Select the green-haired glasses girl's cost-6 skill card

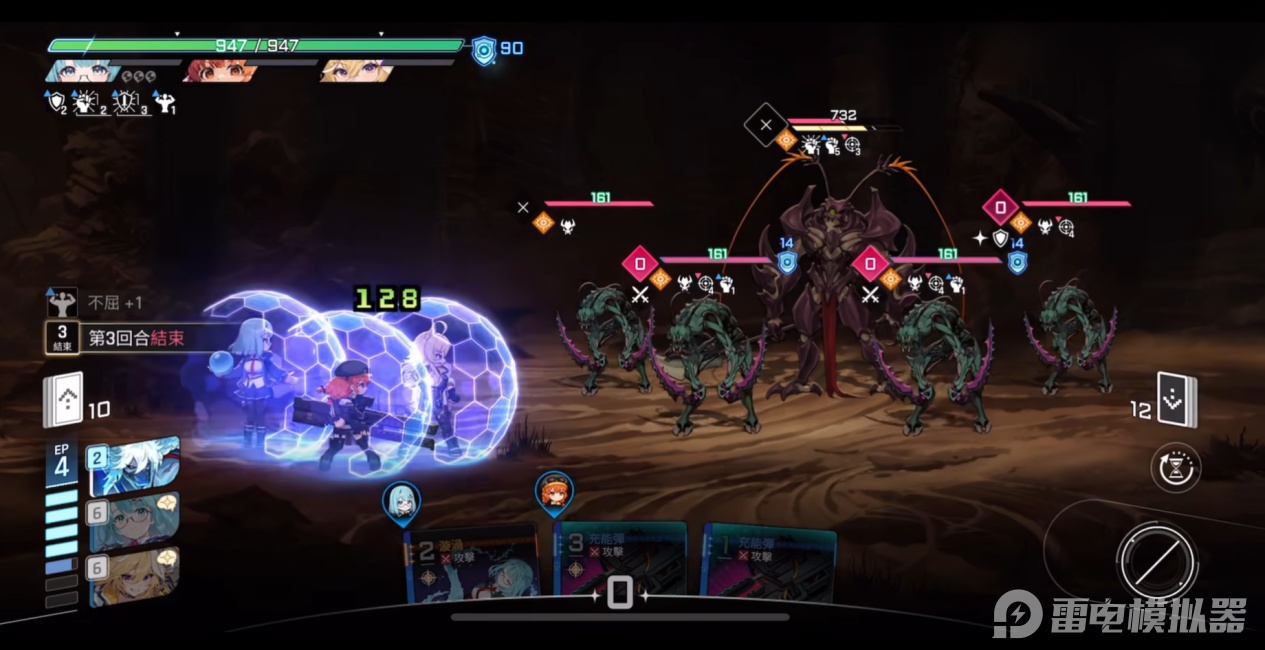pos(135,523)
